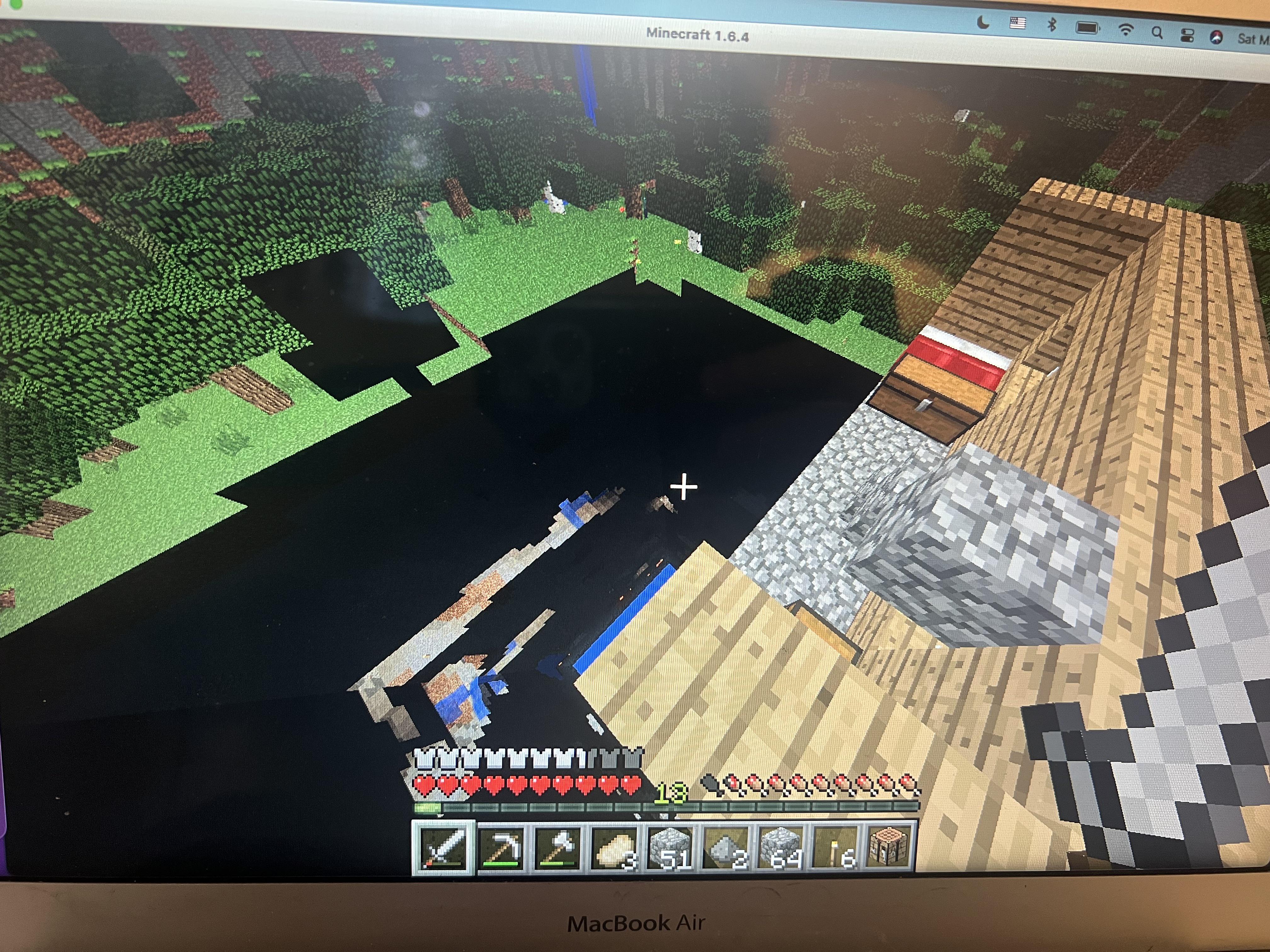Click the crosshair at screen center

[x=683, y=487]
